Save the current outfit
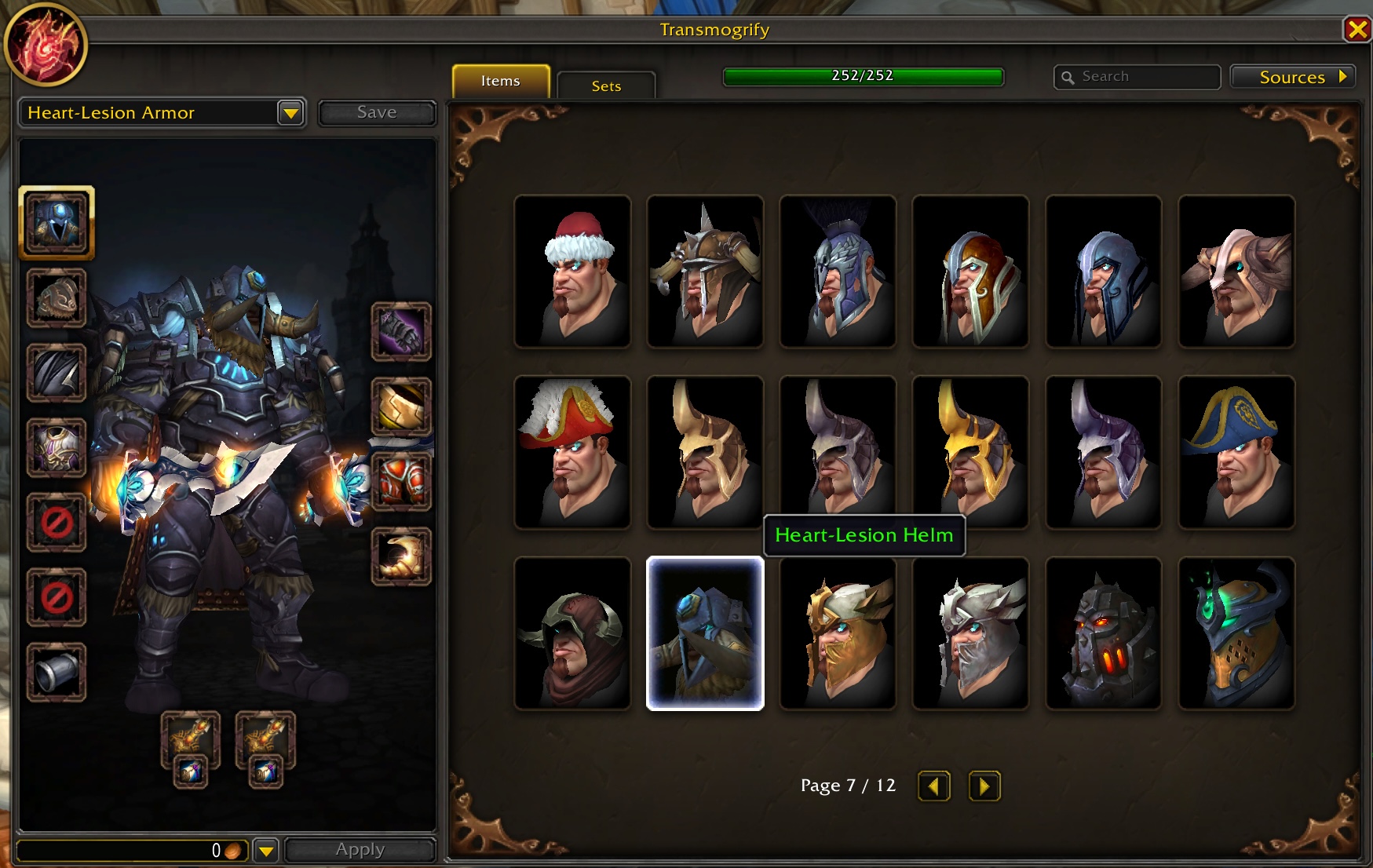The width and height of the screenshot is (1373, 868). point(377,112)
